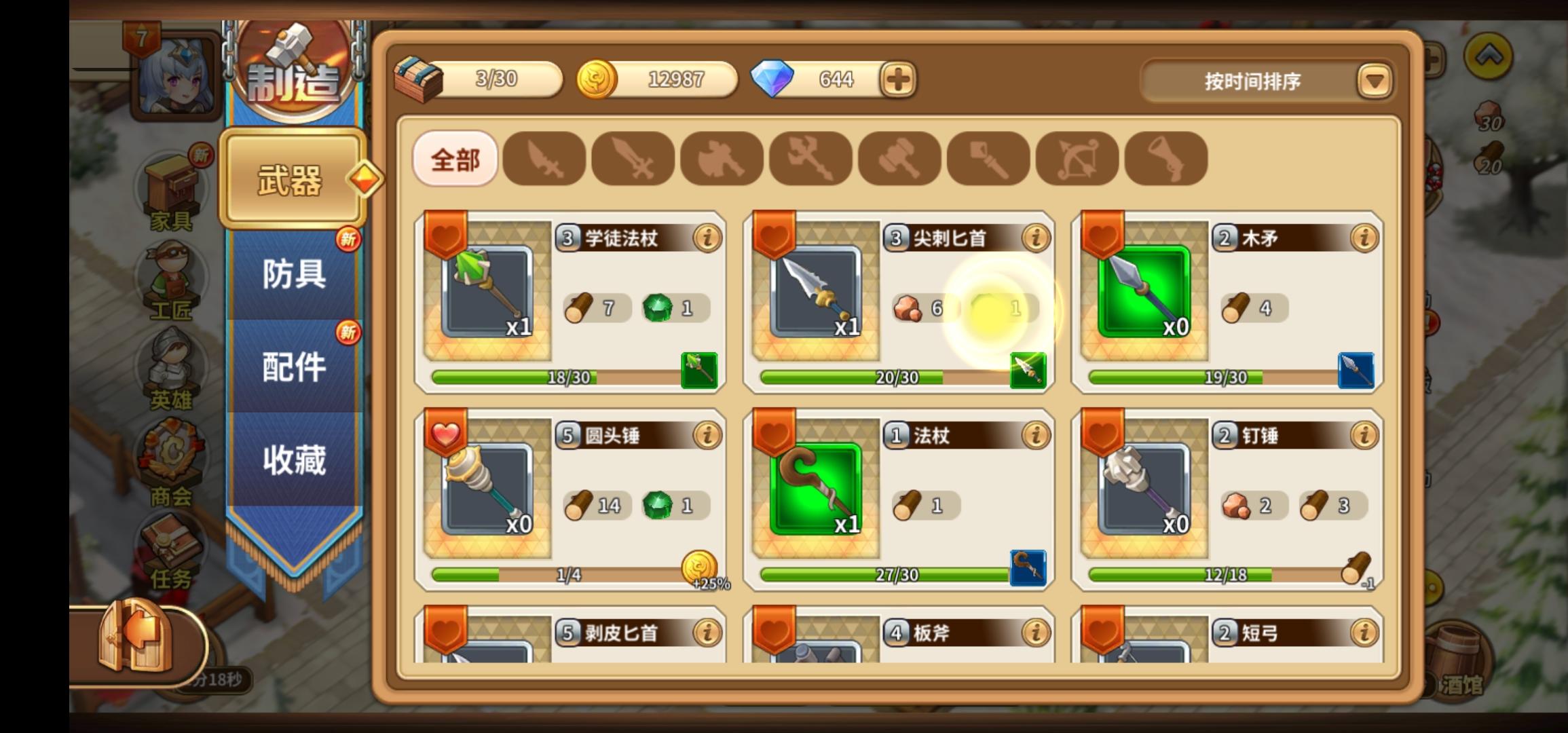
Task: Select the bow weapon filter icon
Action: point(1077,158)
